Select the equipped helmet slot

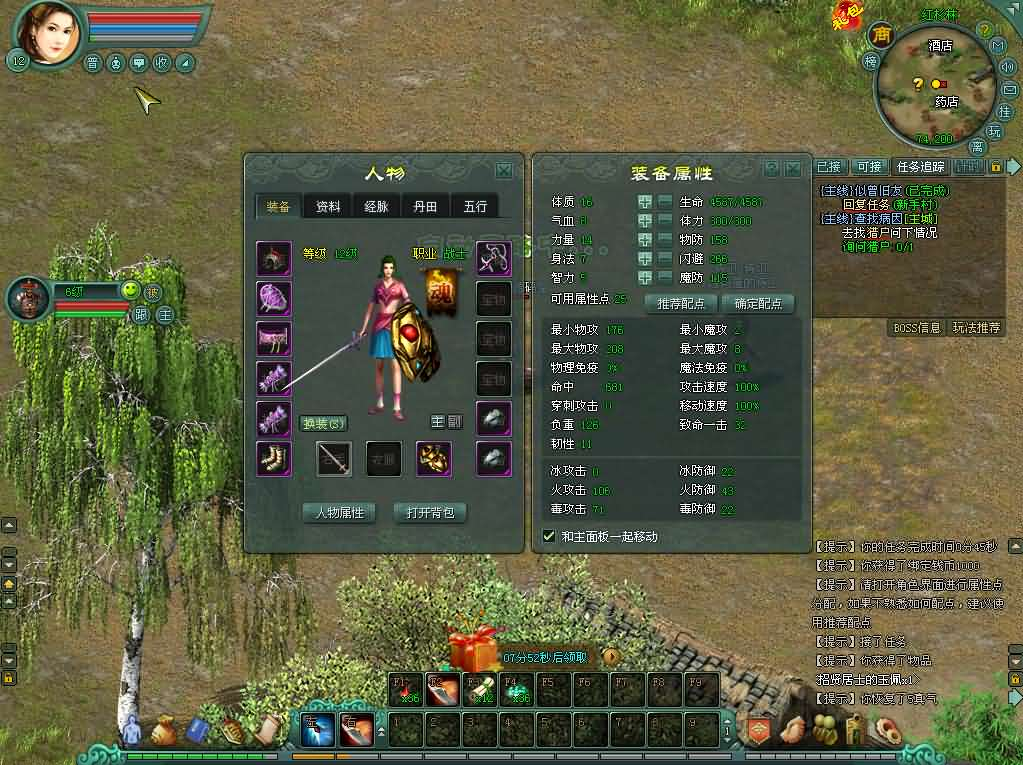click(274, 258)
